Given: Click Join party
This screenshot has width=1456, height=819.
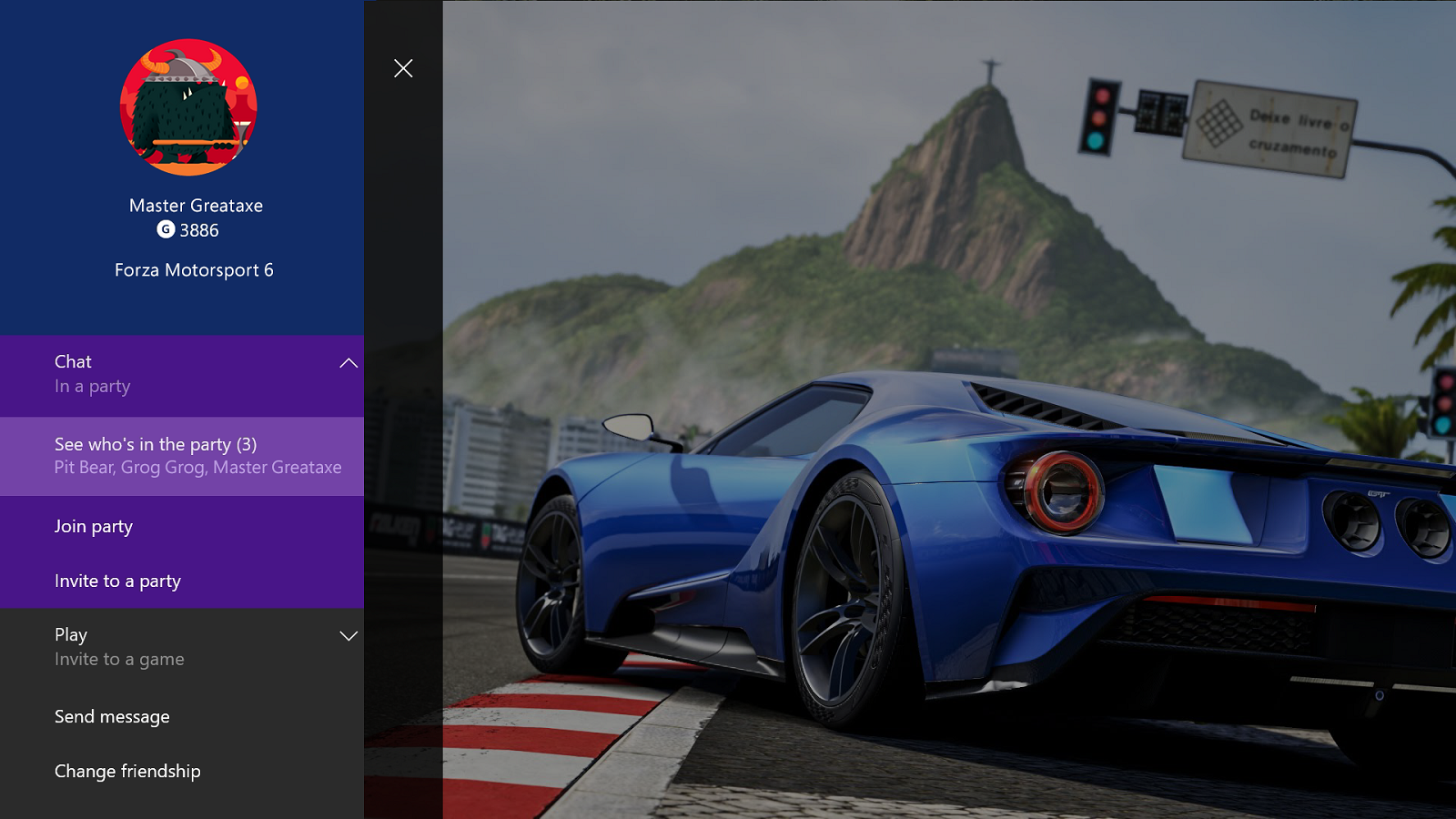Looking at the screenshot, I should (94, 526).
